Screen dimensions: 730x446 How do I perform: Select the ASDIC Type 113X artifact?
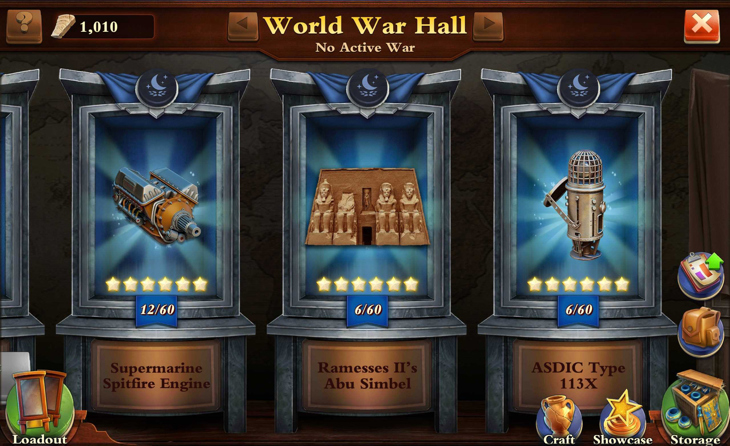pos(578,203)
